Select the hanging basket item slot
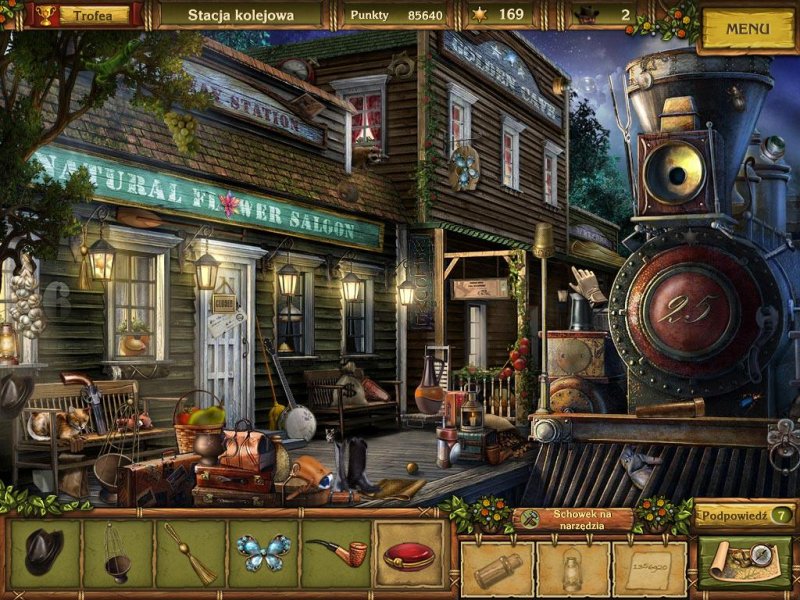The height and width of the screenshot is (600, 800). click(x=118, y=553)
